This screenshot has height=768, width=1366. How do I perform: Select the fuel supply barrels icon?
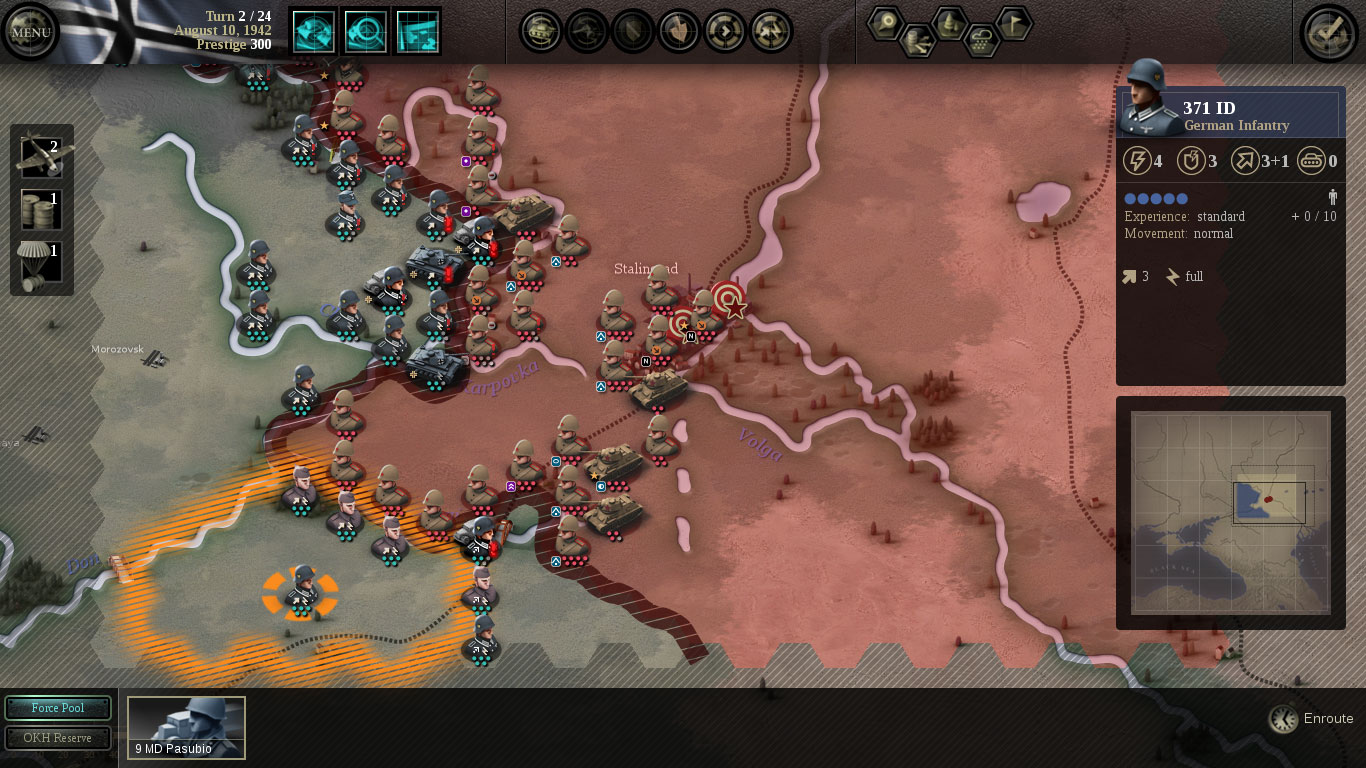pos(40,209)
